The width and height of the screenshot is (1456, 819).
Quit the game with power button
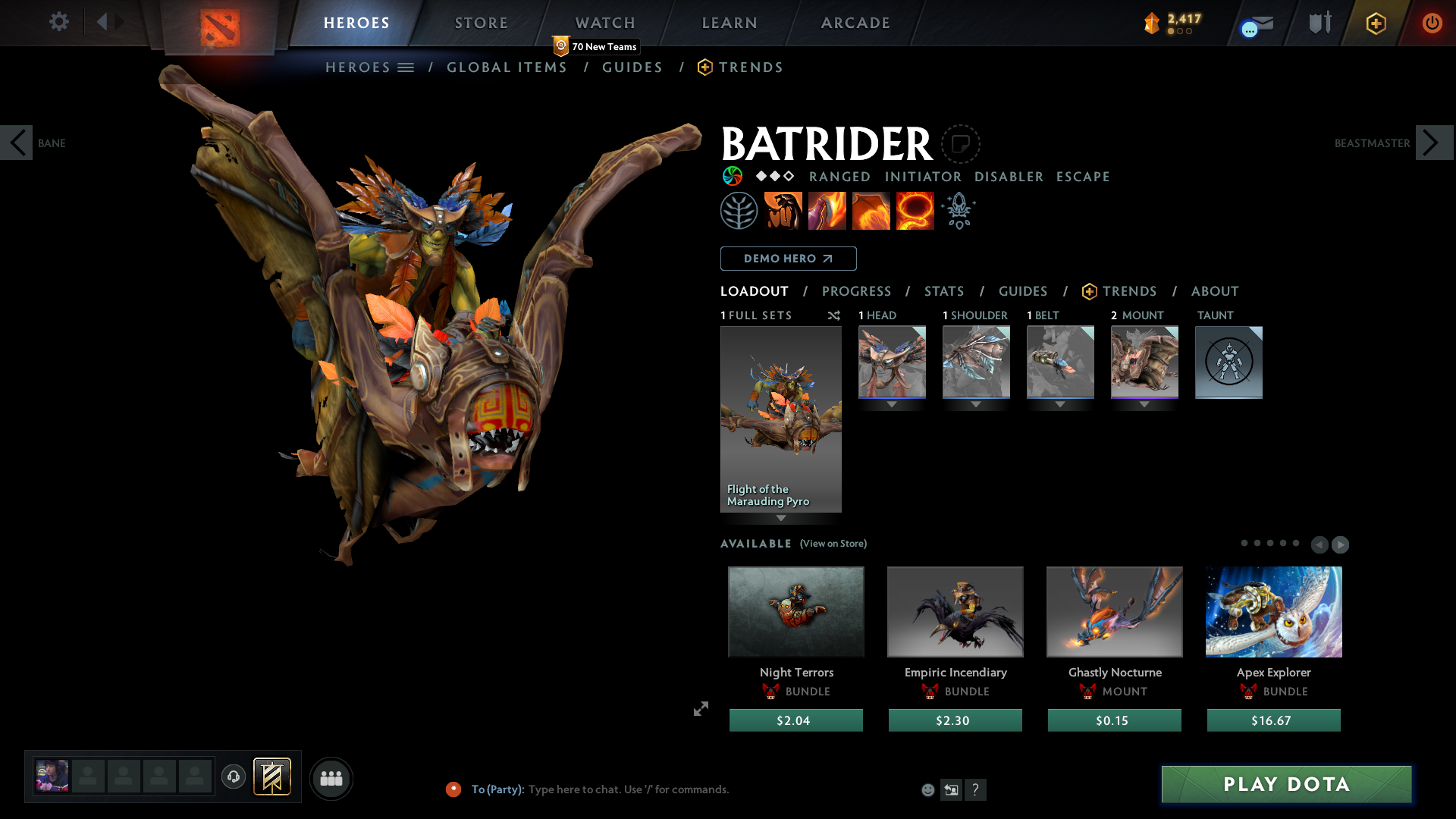[x=1432, y=23]
